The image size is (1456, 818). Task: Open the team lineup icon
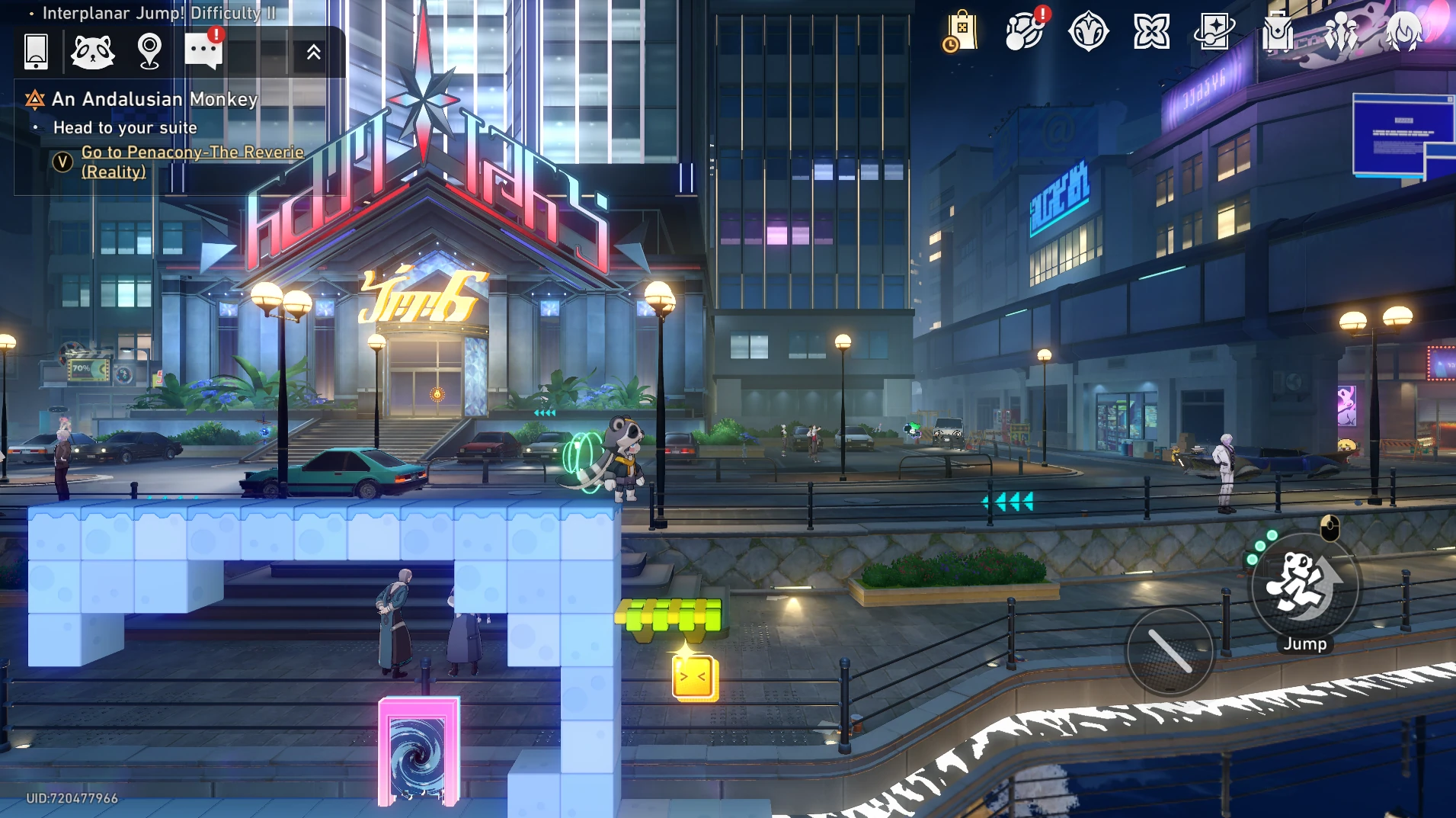point(1341,32)
